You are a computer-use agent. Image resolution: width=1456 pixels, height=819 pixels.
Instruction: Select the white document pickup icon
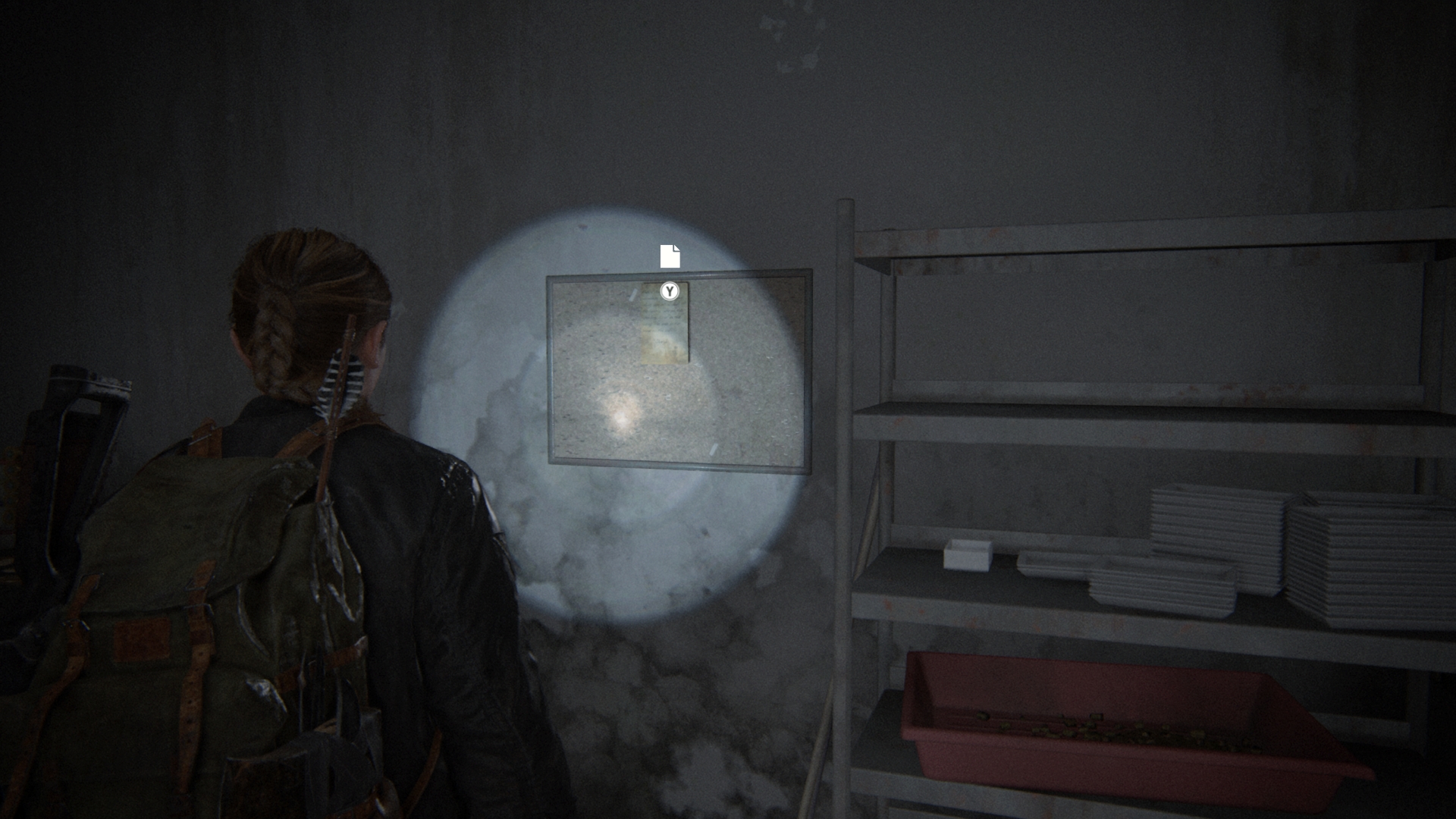pos(670,256)
